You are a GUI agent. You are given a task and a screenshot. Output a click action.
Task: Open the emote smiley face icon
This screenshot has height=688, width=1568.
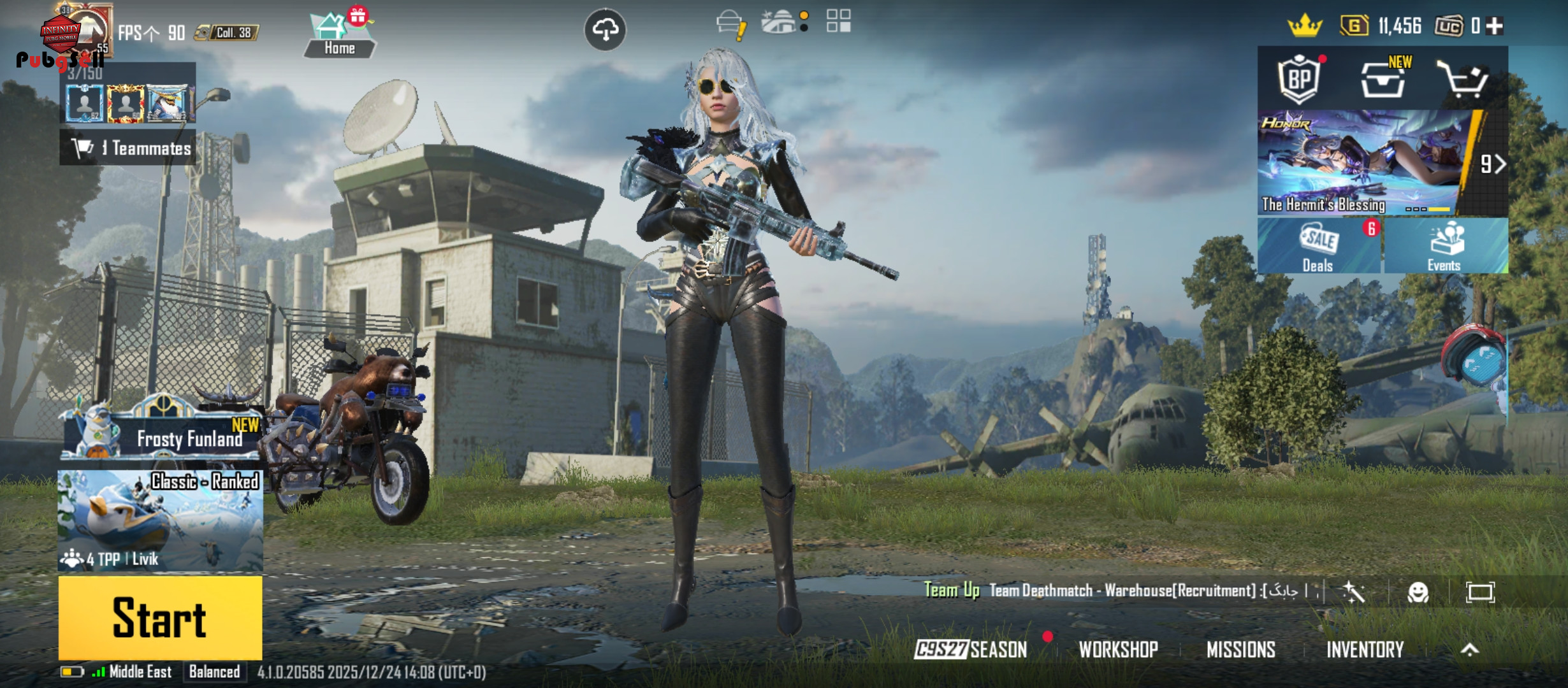[x=1418, y=592]
